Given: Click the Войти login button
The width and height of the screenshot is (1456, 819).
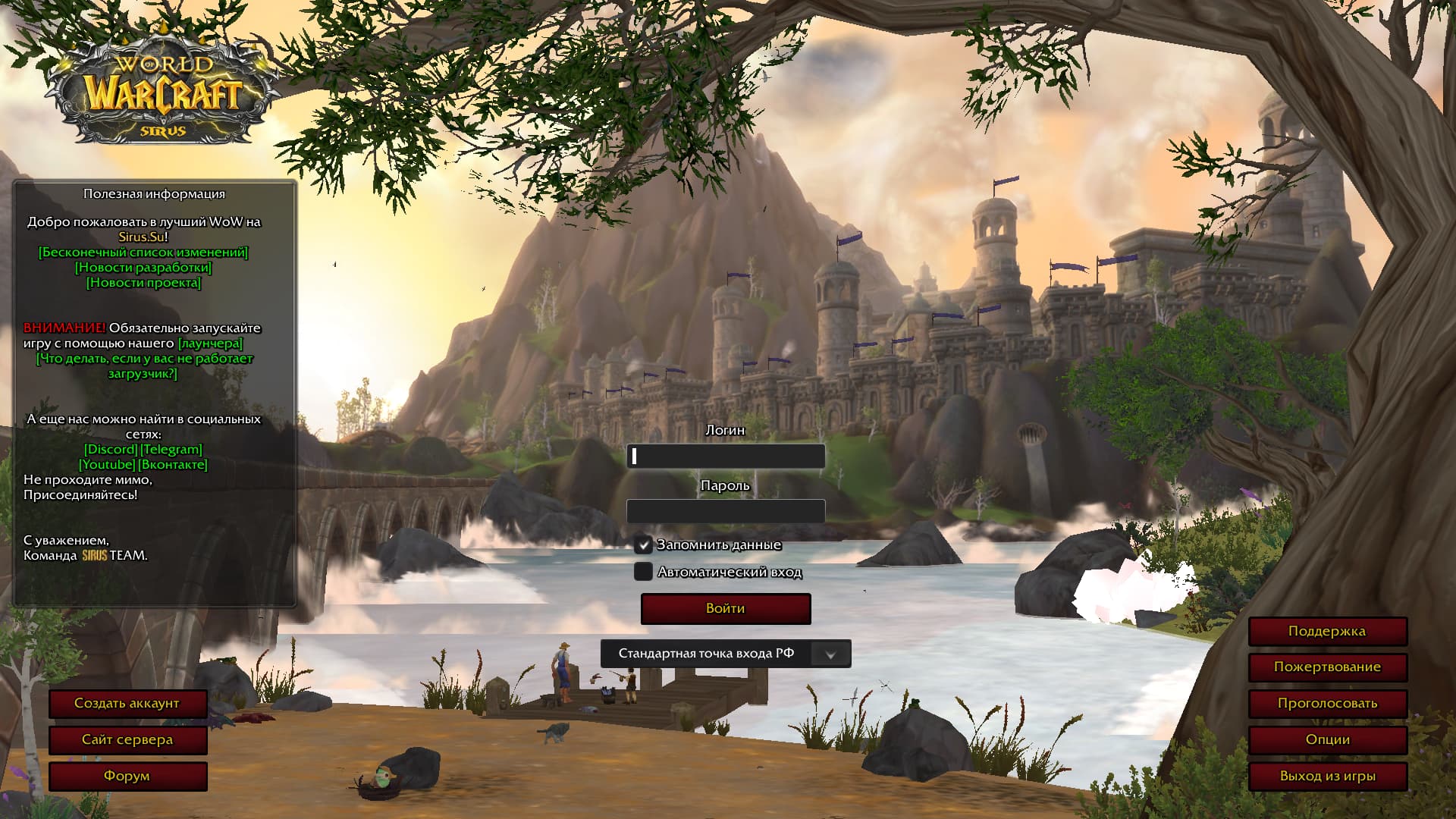Looking at the screenshot, I should 726,609.
